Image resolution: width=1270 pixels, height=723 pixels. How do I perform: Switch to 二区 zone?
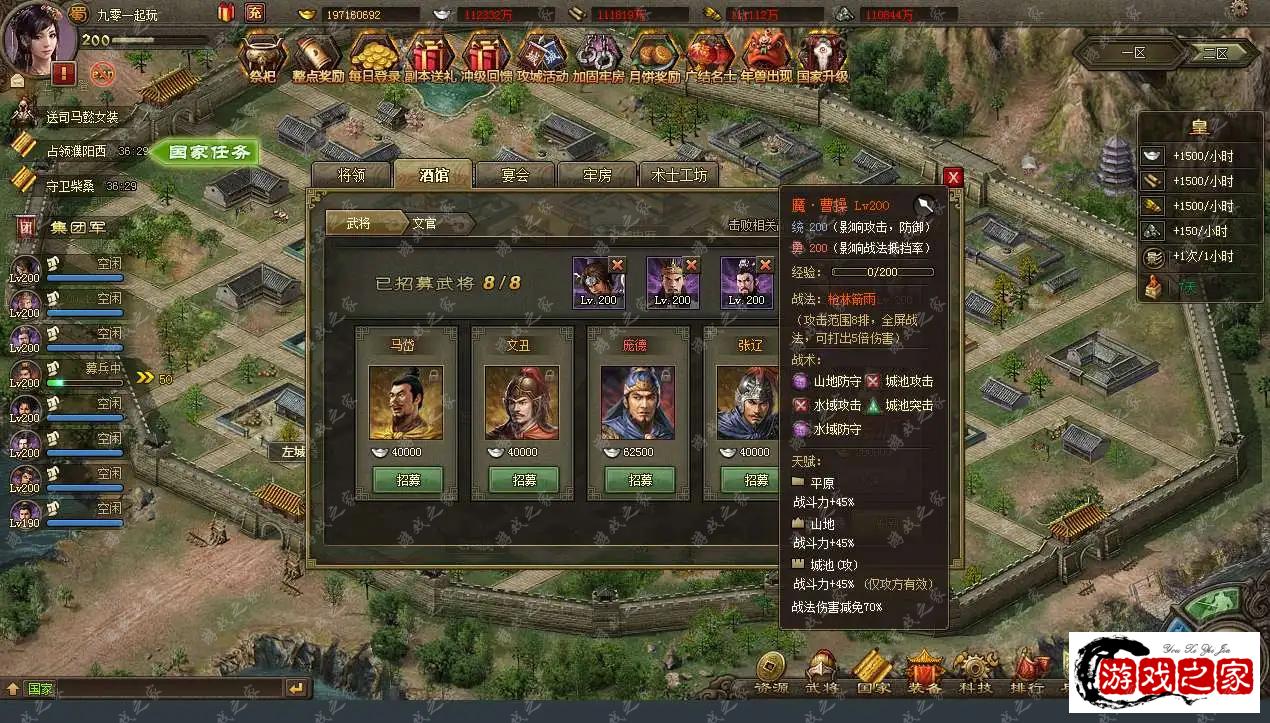[1214, 53]
